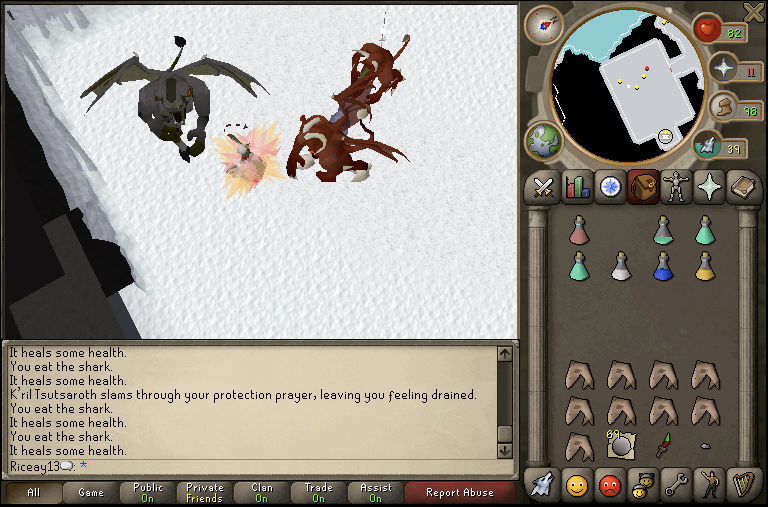
Task: Open the worn equipment tab
Action: [x=676, y=187]
